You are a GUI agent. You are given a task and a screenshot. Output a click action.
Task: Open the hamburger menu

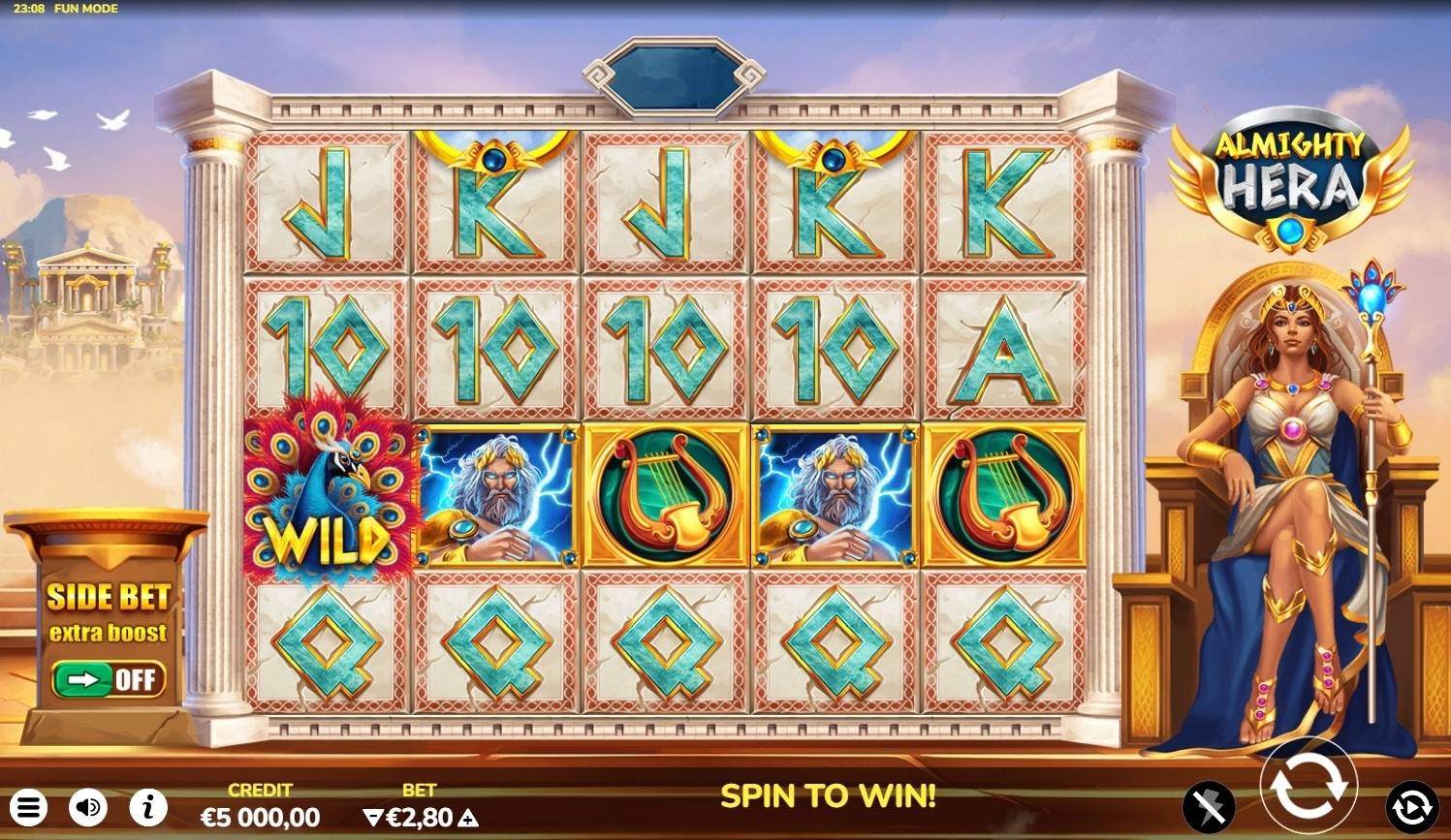pos(29,807)
